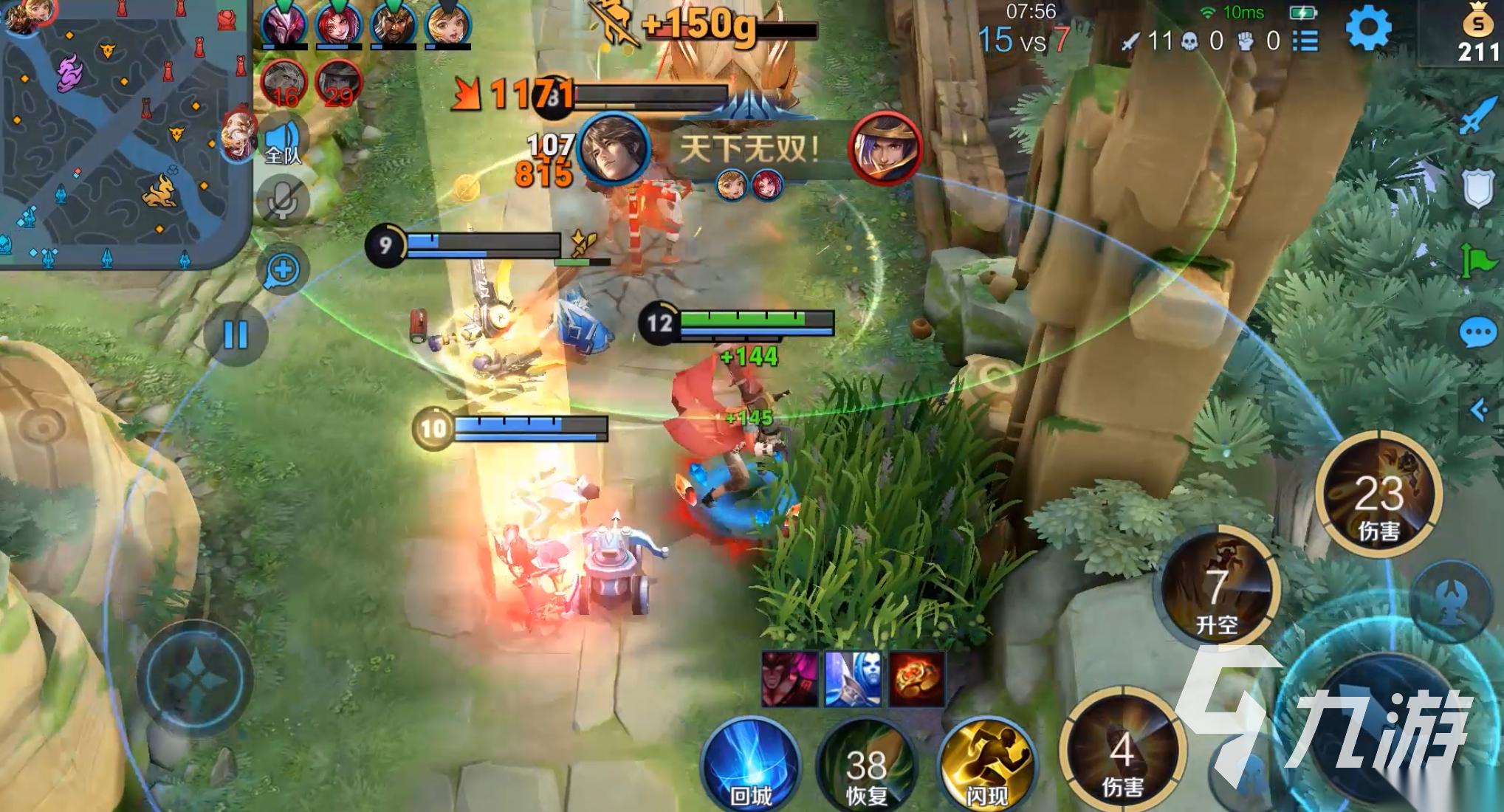Viewport: 1504px width, 812px height.
Task: Activate the 回城 recall spell
Action: click(x=750, y=764)
